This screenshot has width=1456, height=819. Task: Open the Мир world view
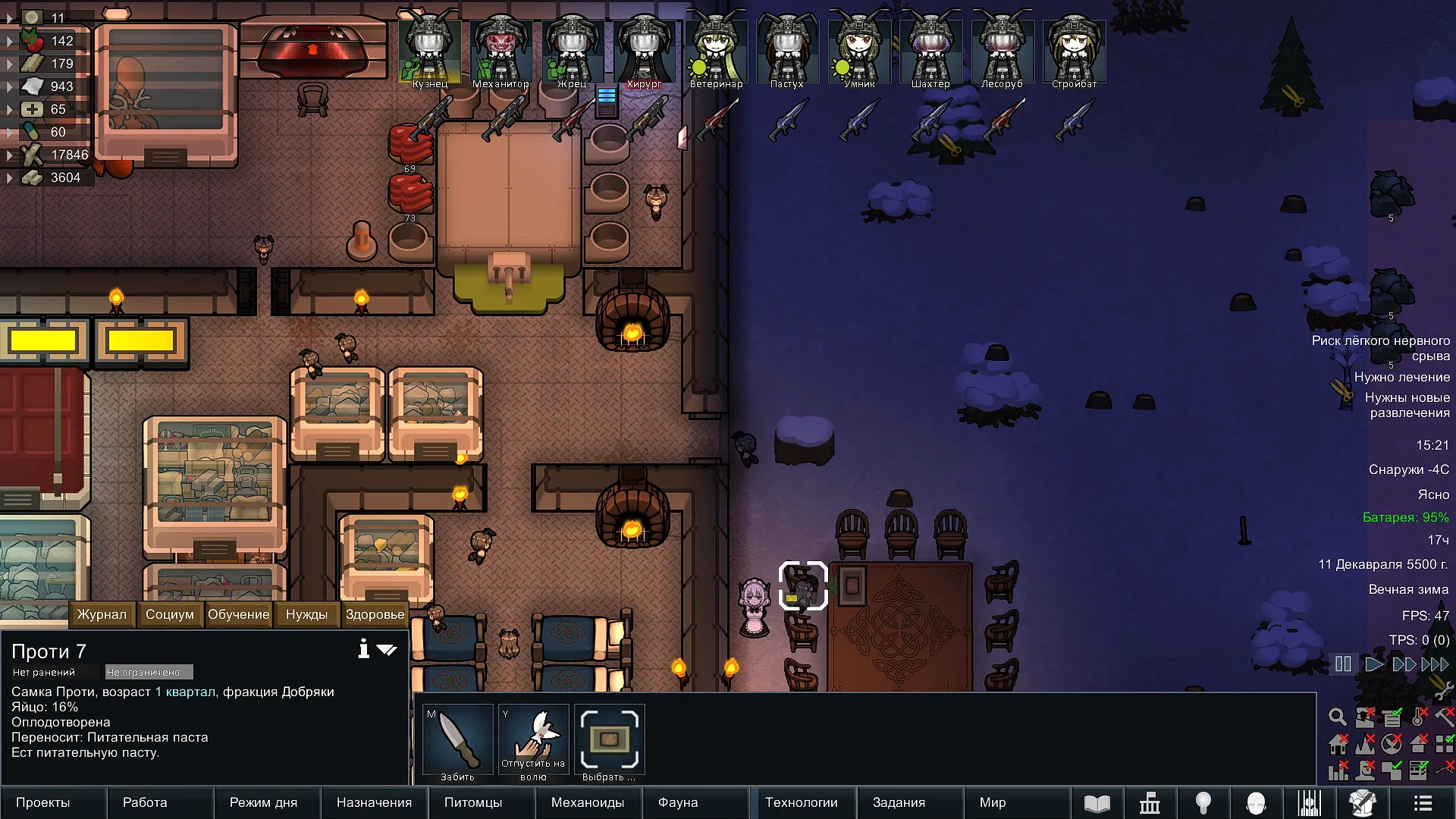pyautogui.click(x=993, y=802)
